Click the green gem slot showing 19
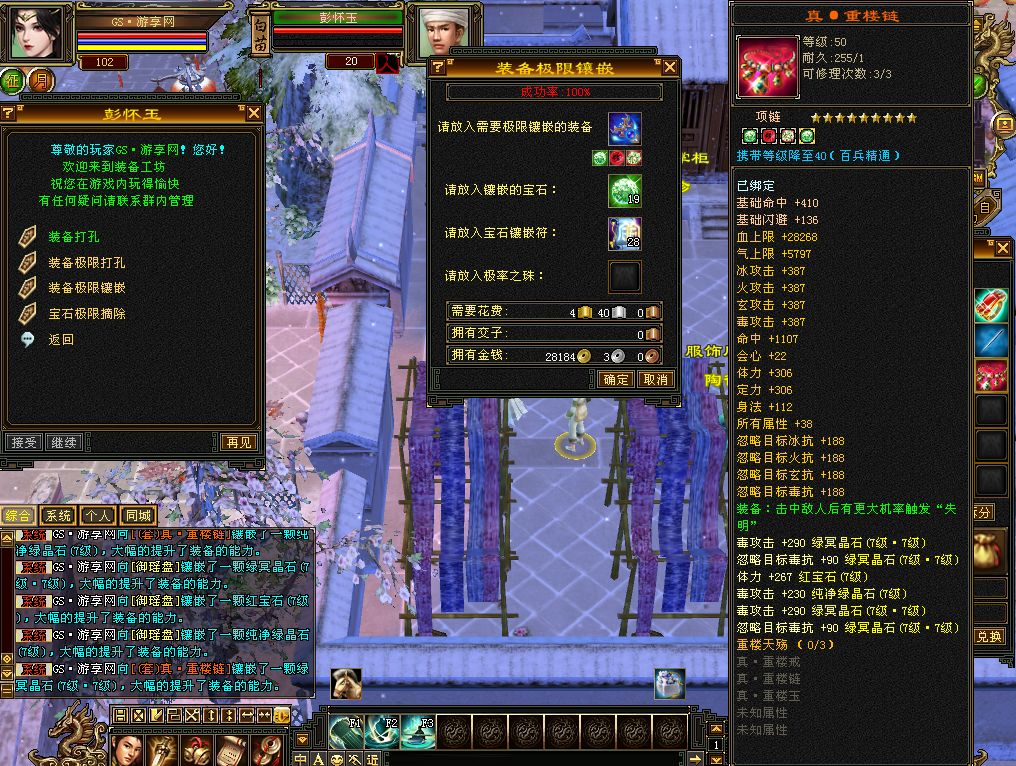Viewport: 1016px width, 766px height. [625, 191]
